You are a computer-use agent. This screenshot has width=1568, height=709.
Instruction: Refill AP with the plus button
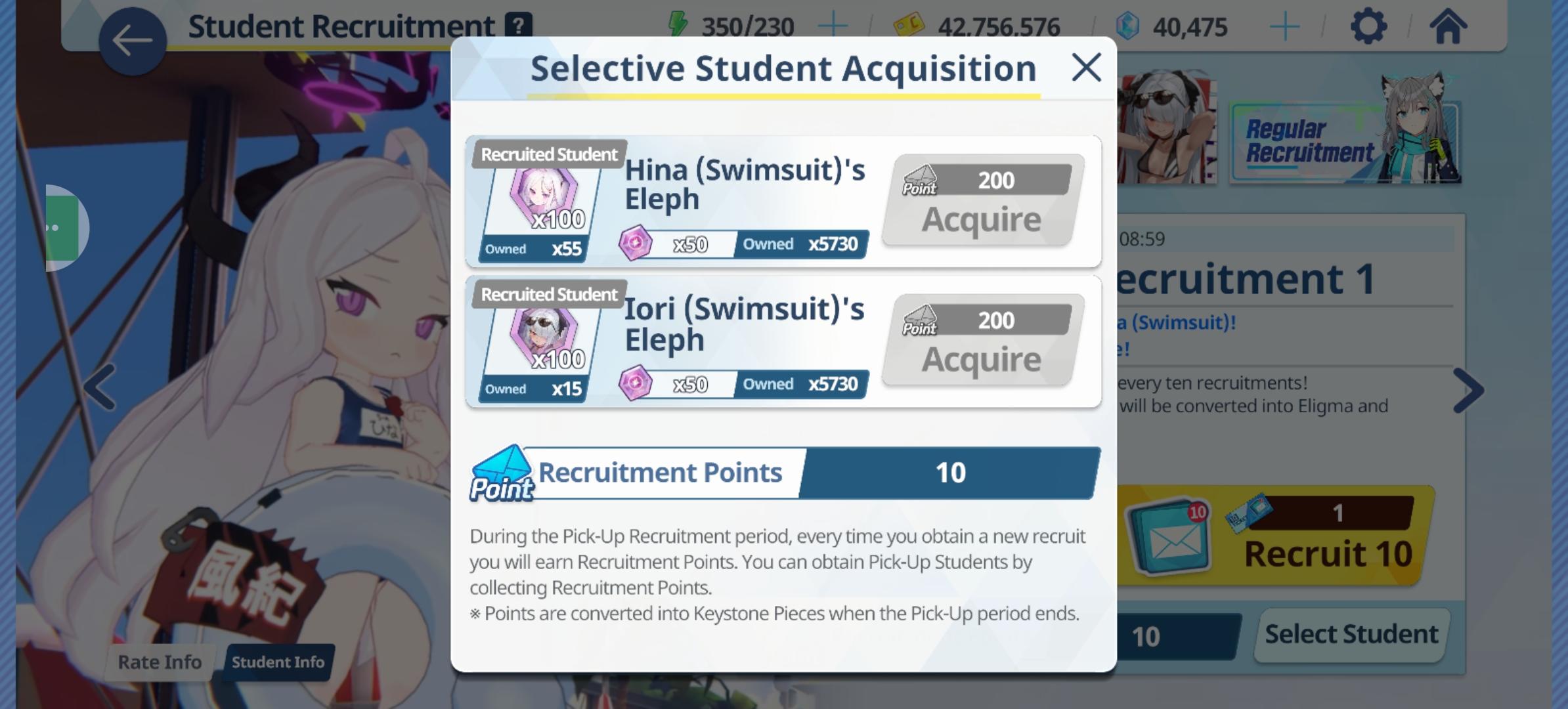click(x=833, y=27)
